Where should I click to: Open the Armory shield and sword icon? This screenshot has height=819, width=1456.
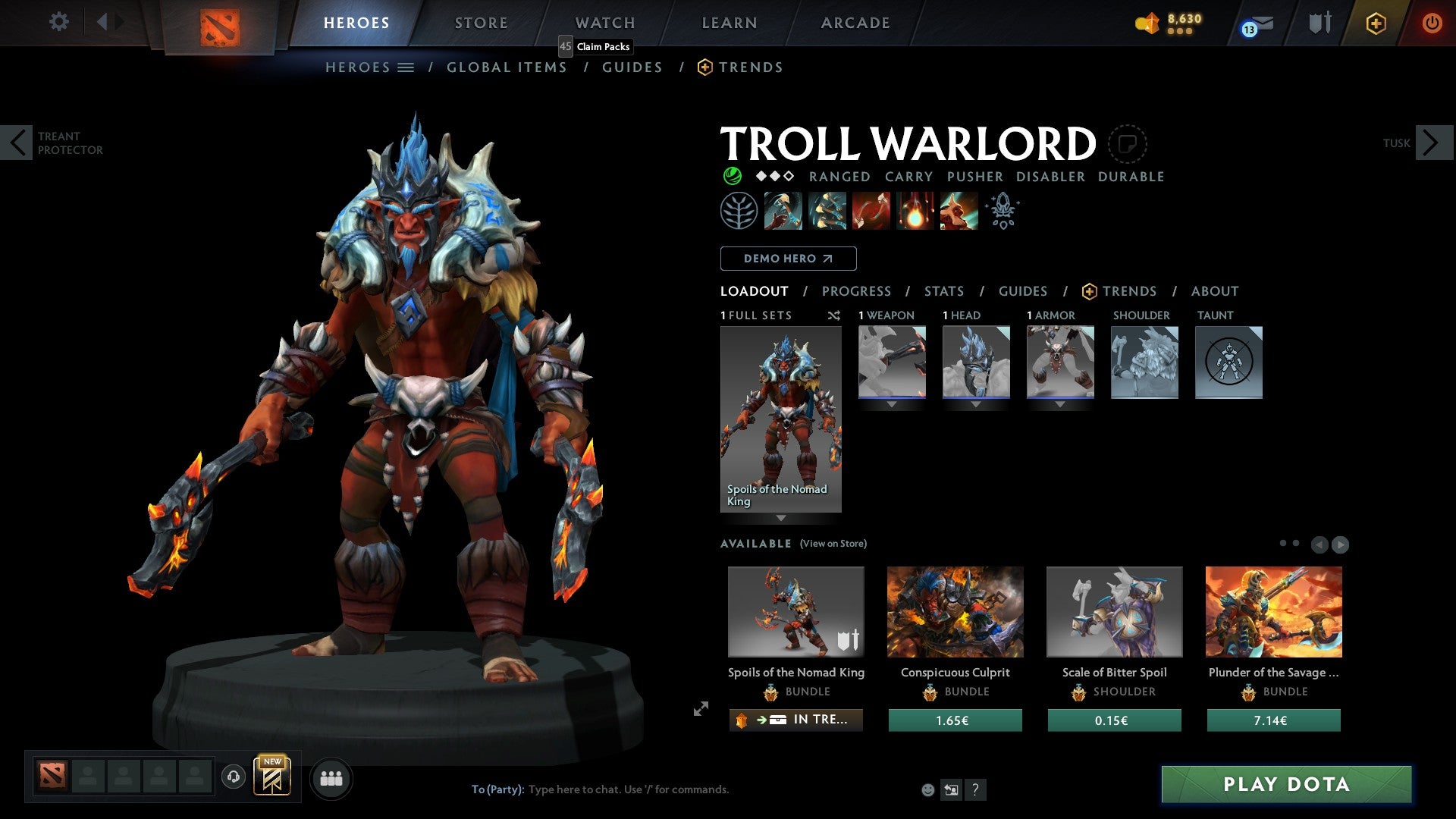point(1319,23)
